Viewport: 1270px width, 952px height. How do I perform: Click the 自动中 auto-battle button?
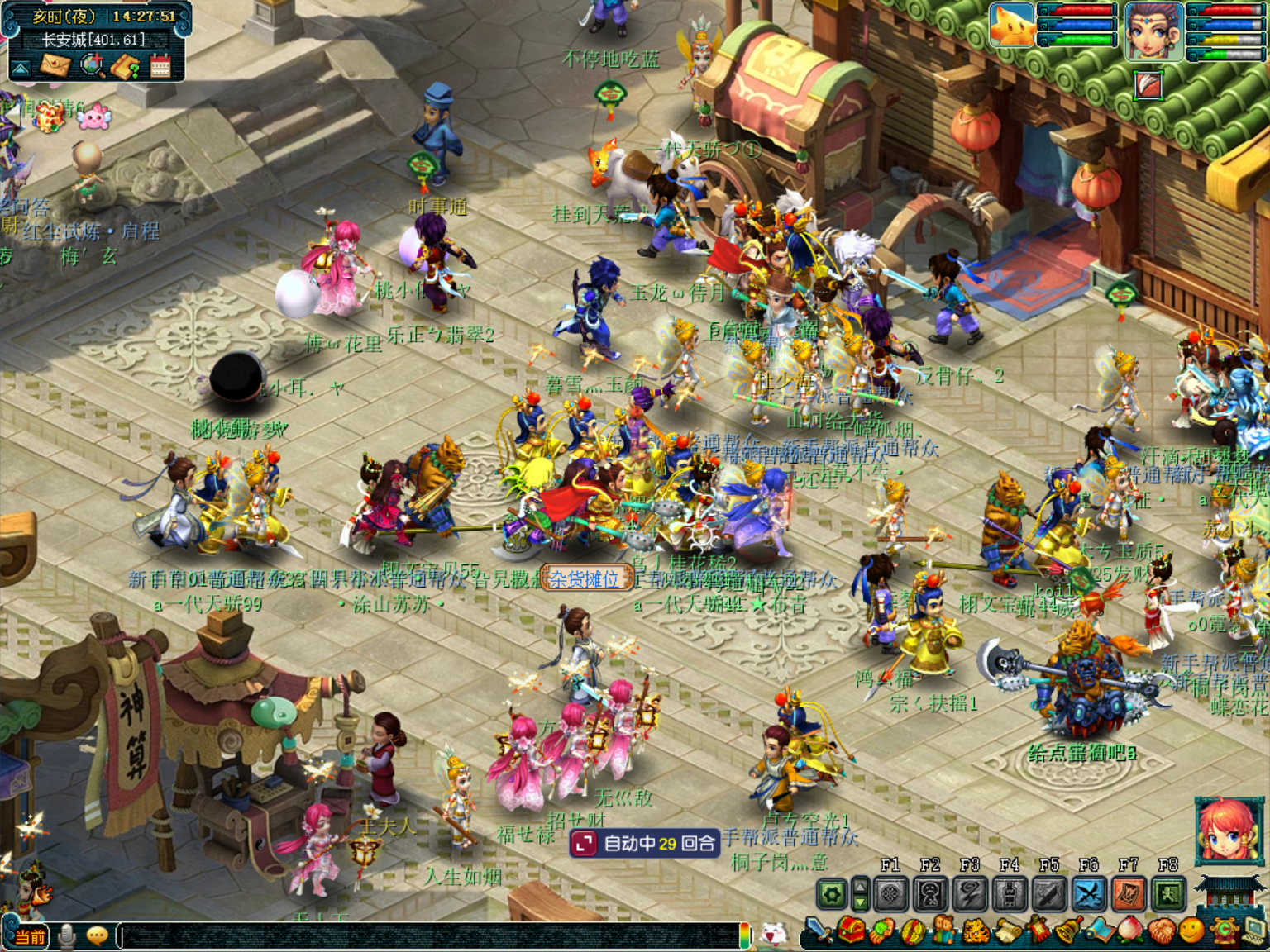pyautogui.click(x=645, y=843)
